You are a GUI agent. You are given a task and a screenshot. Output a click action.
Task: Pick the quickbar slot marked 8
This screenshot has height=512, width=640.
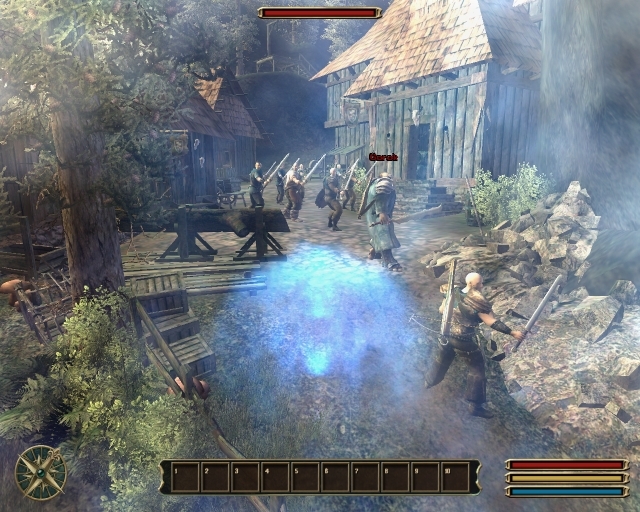click(395, 477)
